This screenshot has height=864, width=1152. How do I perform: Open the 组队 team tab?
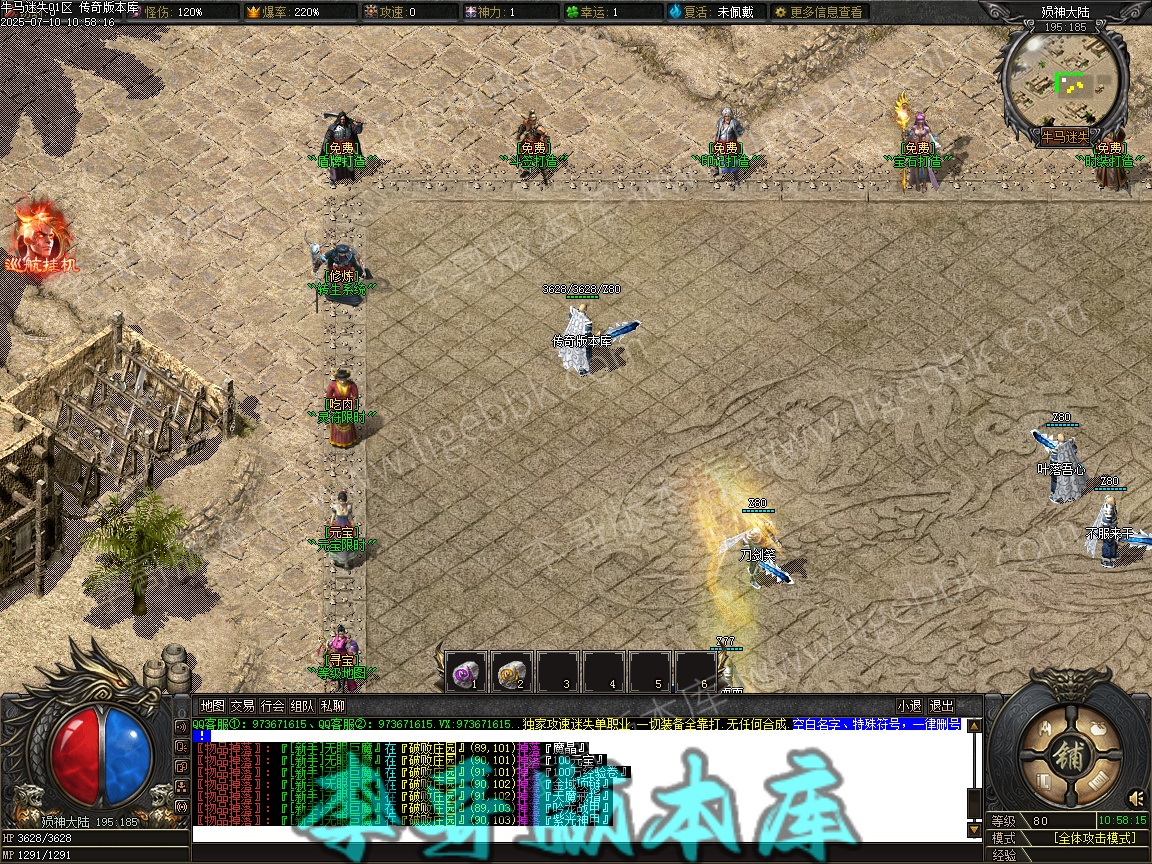pos(303,706)
